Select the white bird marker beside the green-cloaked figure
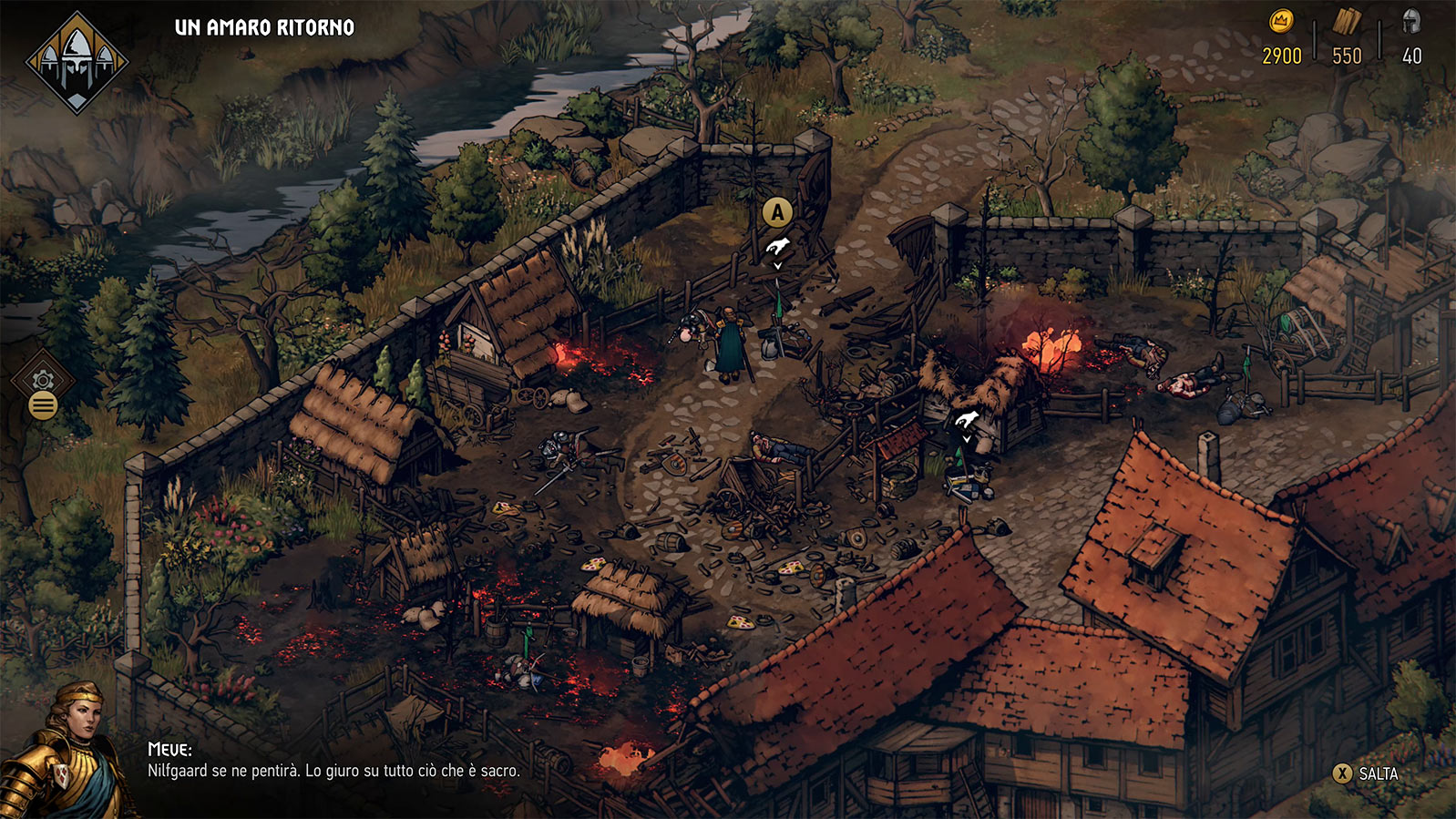The height and width of the screenshot is (819, 1456). (x=777, y=246)
